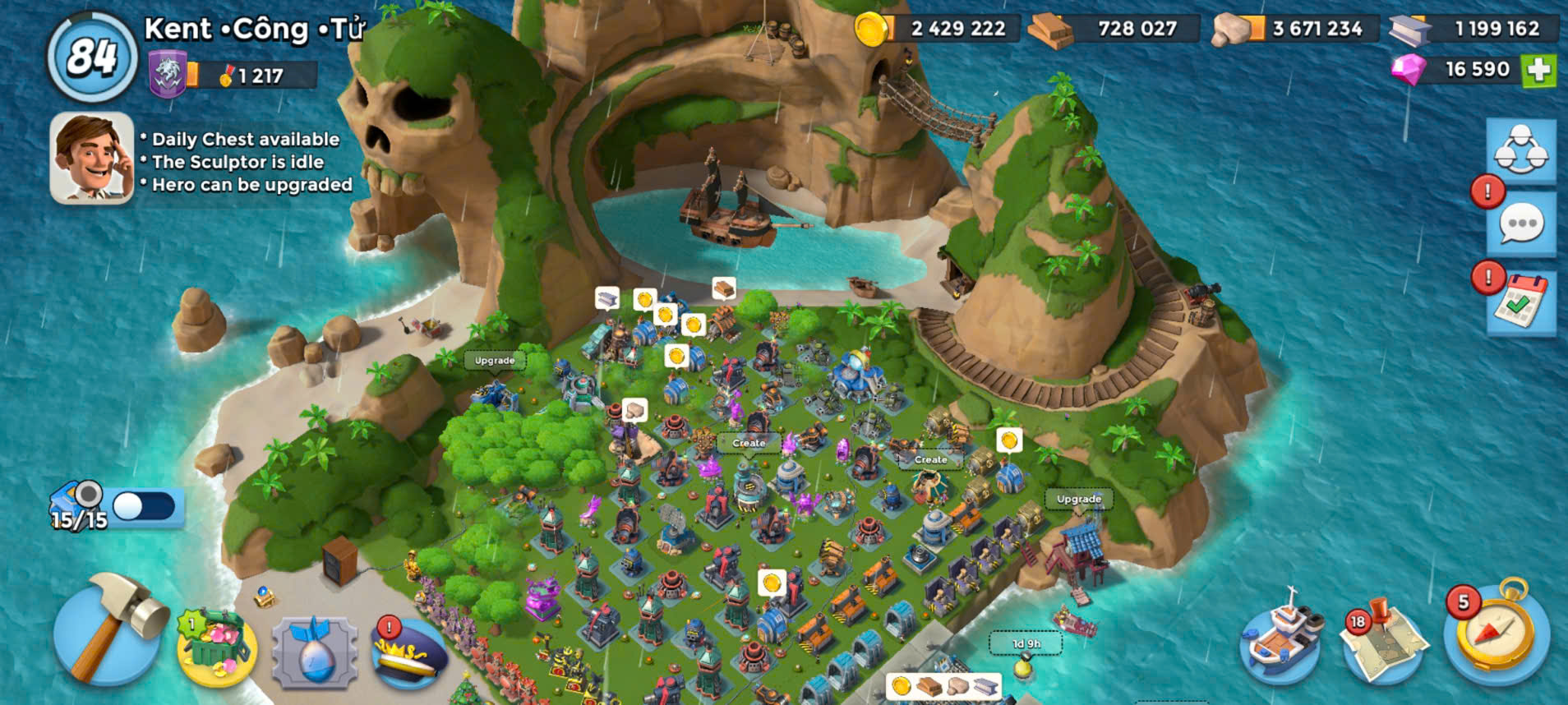The height and width of the screenshot is (705, 1568).
Task: Tap the 1d 9h timer label
Action: coord(1026,643)
